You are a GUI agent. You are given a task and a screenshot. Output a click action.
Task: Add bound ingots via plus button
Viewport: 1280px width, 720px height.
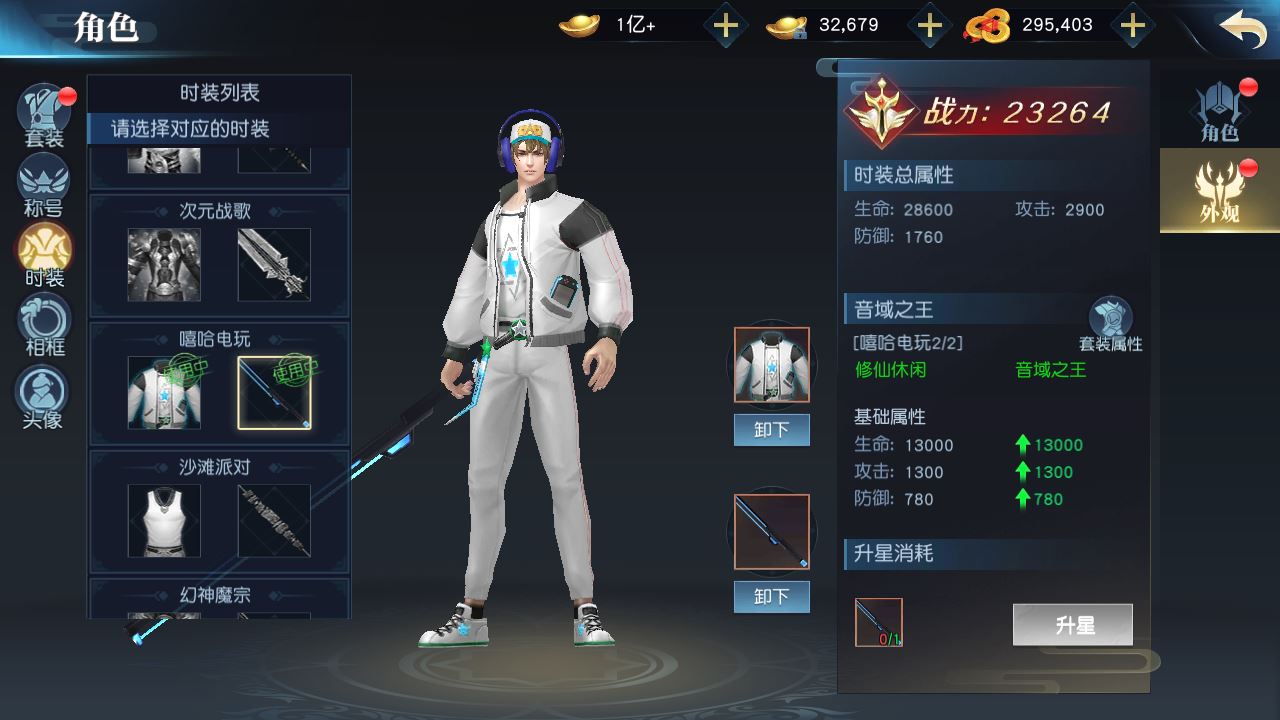coord(929,26)
